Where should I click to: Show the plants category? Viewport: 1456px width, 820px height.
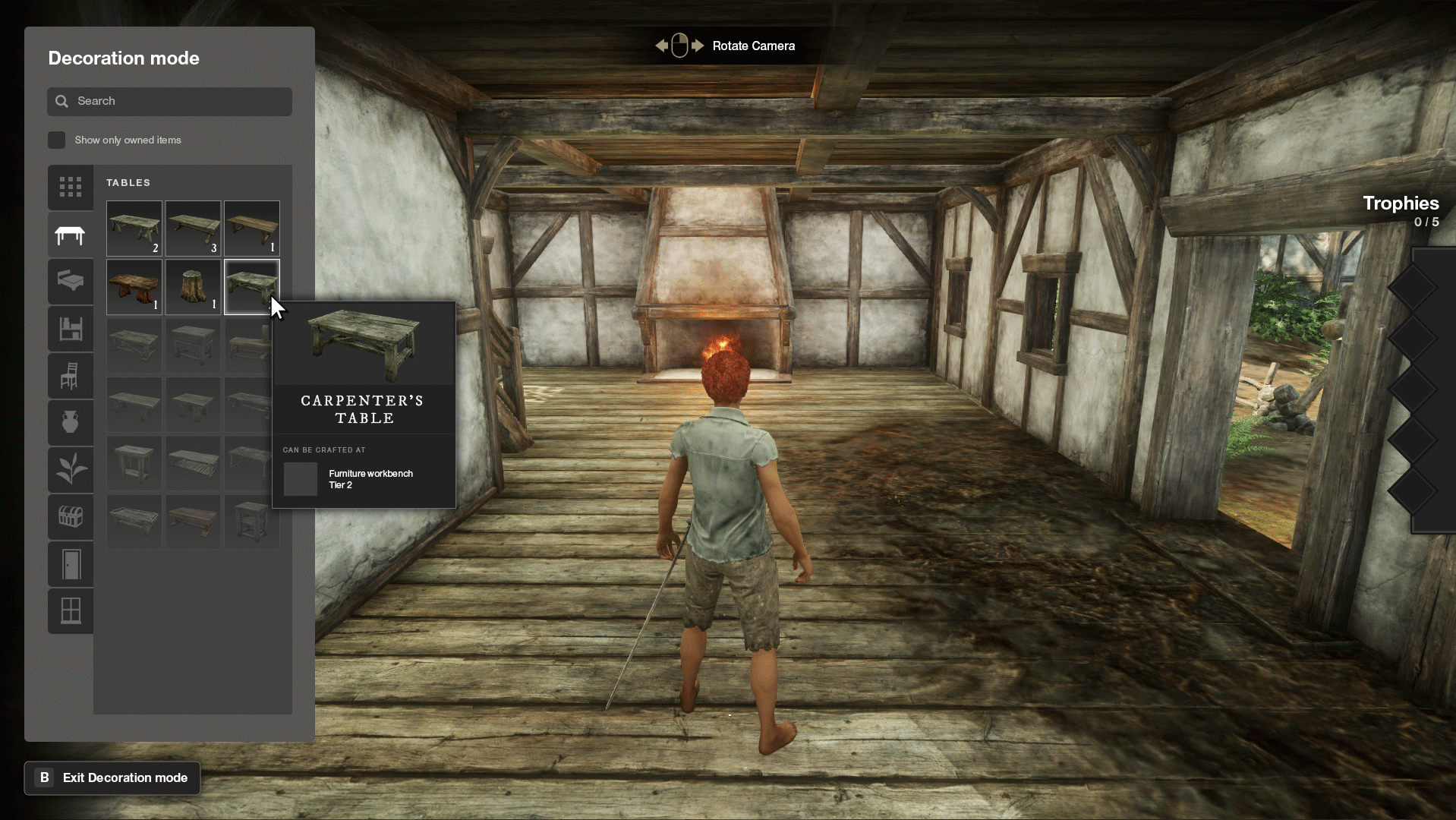71,470
